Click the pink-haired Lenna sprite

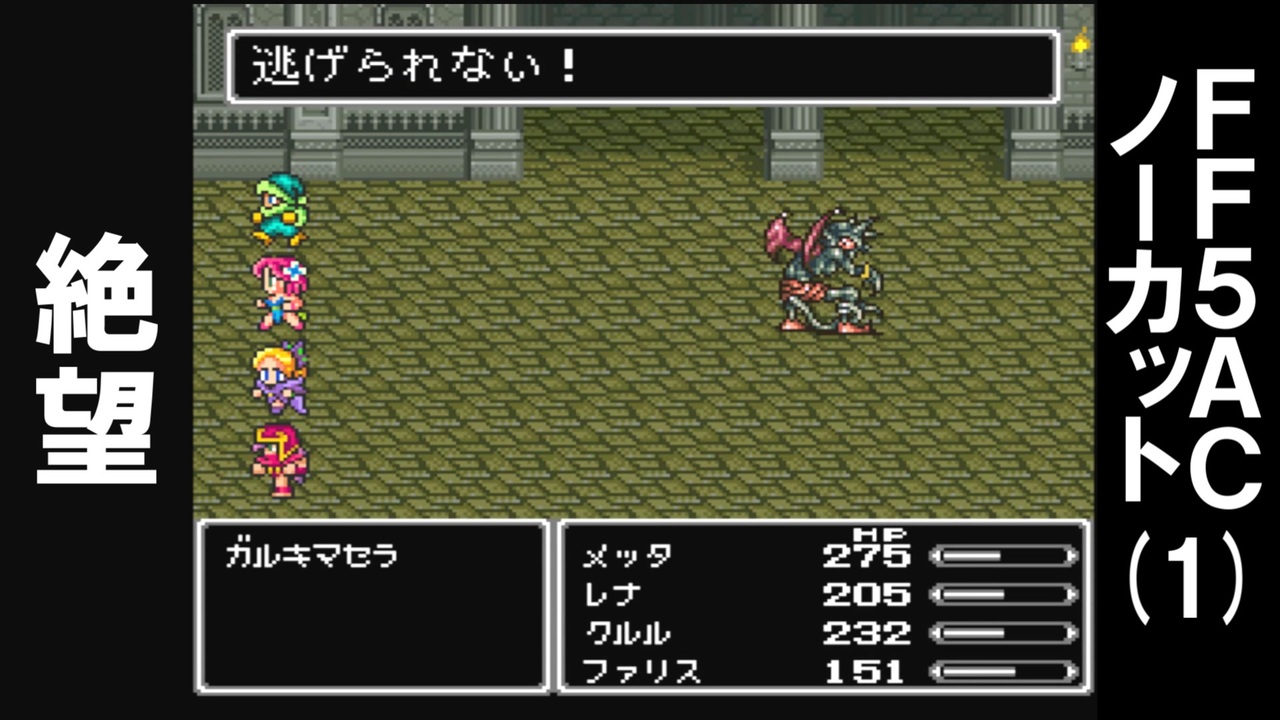pyautogui.click(x=281, y=290)
